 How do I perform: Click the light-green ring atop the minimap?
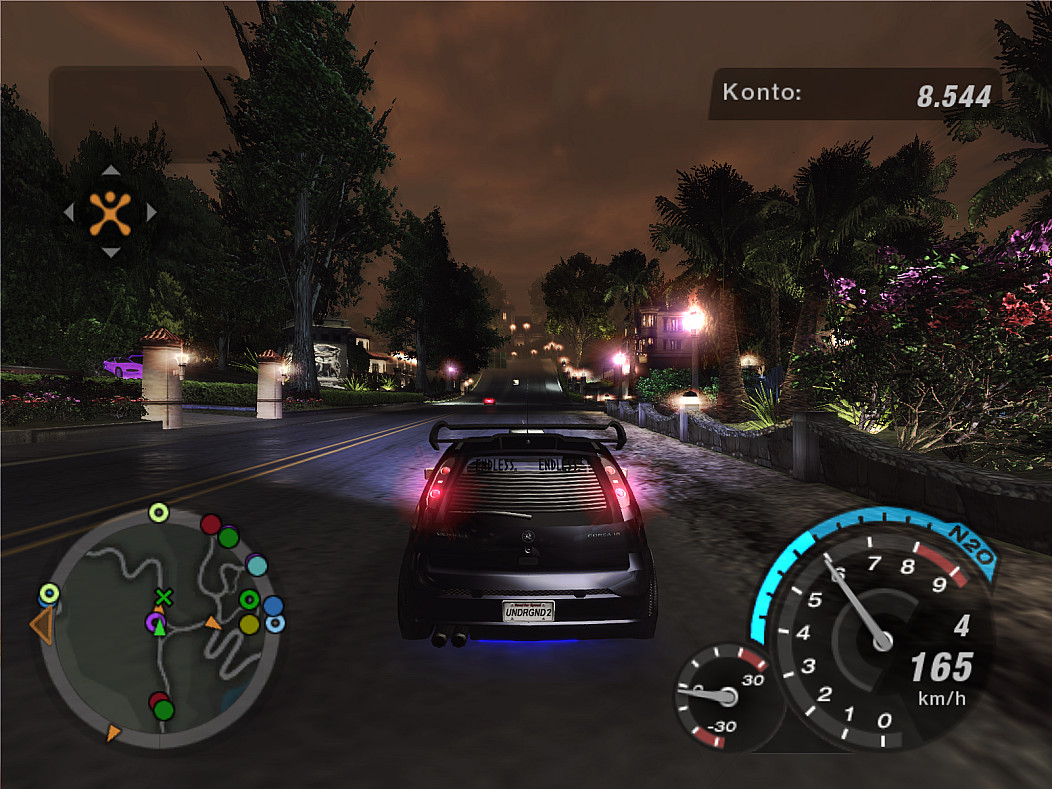[x=158, y=513]
